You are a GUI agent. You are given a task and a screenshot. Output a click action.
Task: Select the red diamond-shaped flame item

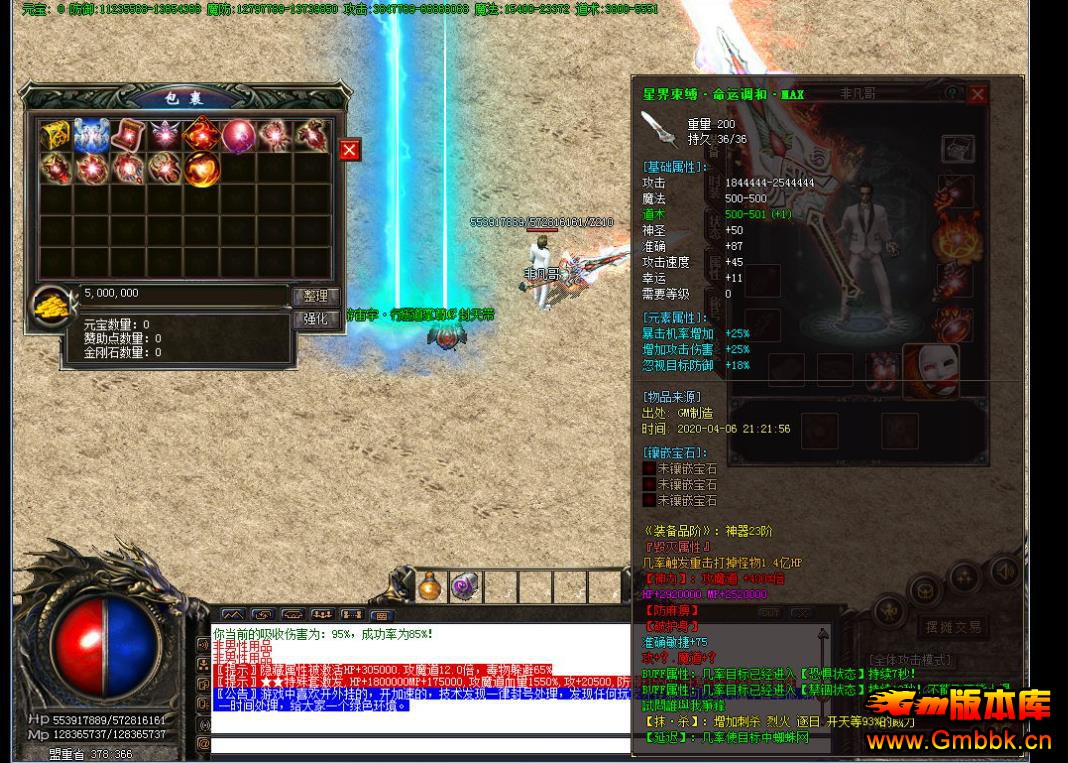click(x=201, y=135)
